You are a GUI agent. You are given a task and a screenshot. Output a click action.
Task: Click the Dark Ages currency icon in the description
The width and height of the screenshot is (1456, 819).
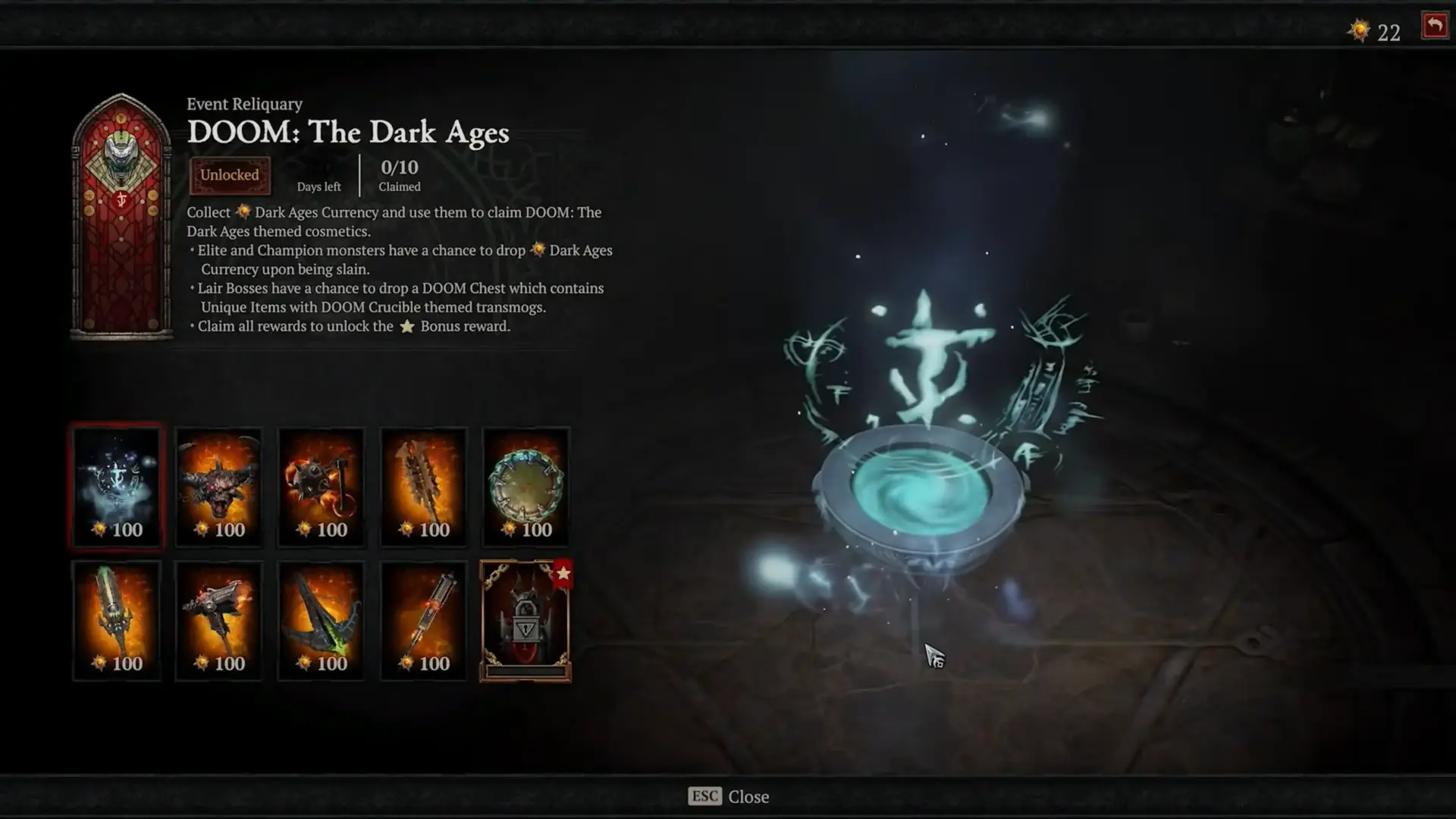pos(243,212)
